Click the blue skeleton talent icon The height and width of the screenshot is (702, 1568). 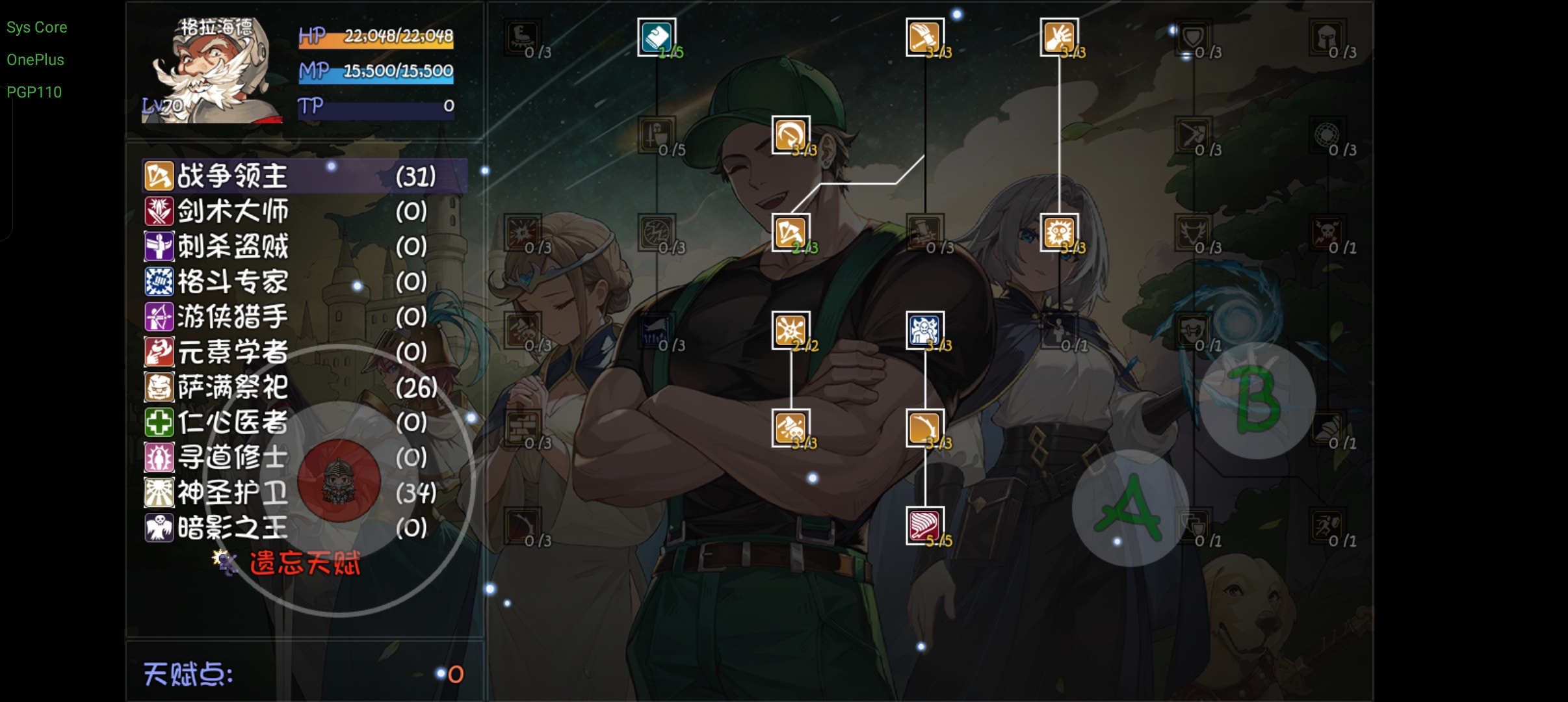tap(924, 330)
